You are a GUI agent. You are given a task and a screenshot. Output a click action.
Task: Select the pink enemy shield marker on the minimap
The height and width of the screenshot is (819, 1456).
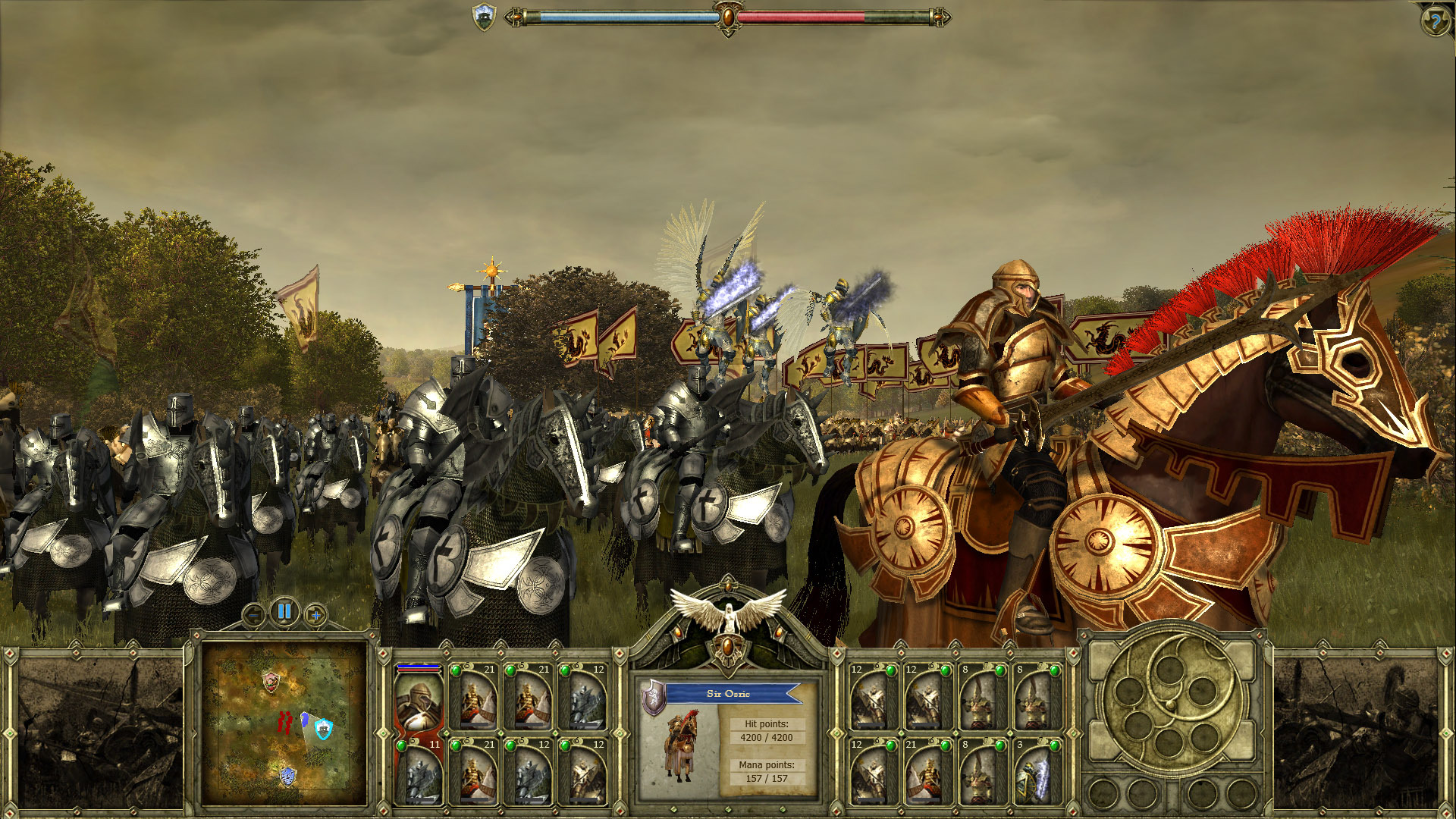(270, 682)
